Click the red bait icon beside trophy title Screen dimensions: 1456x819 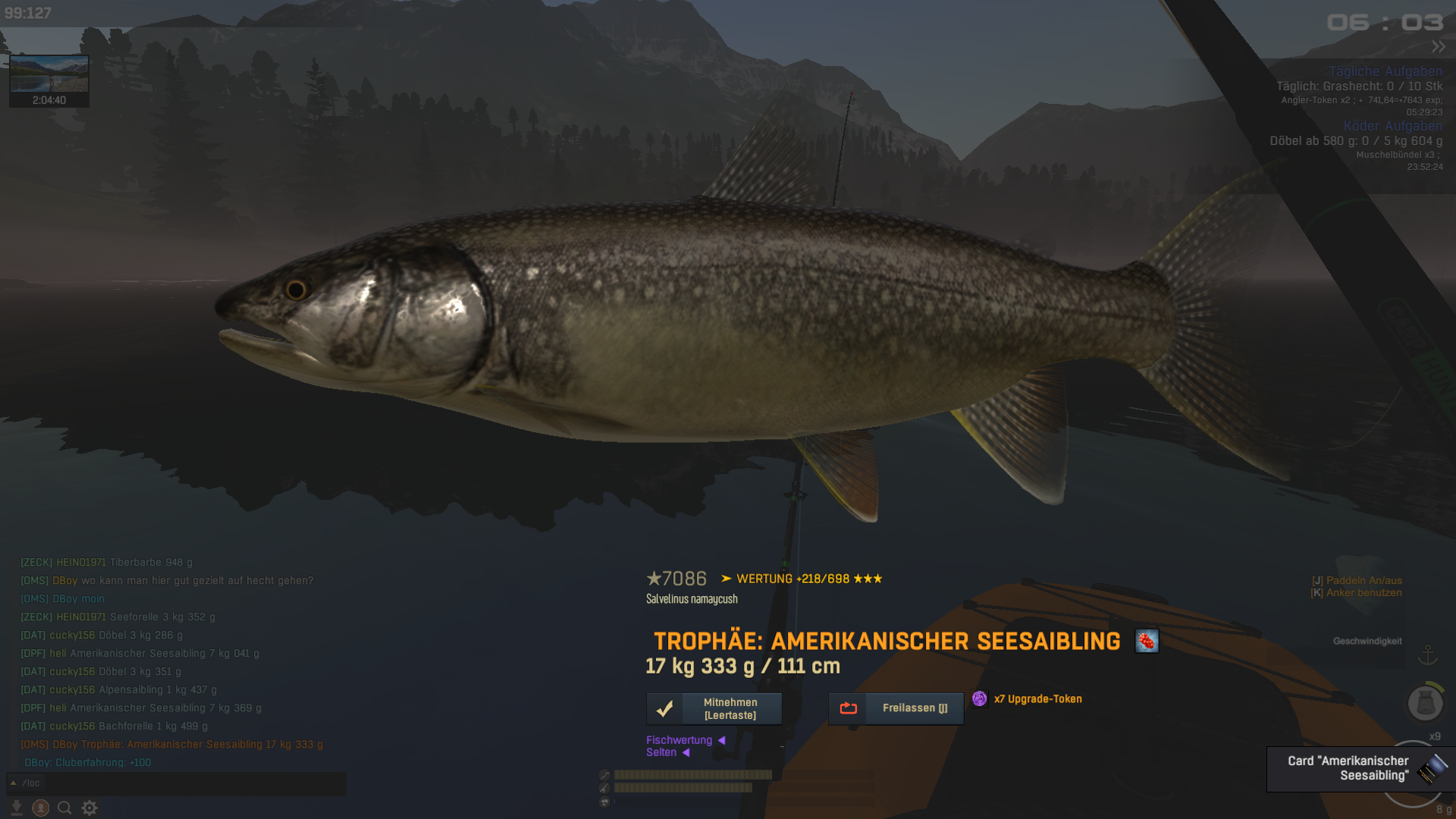point(1146,642)
